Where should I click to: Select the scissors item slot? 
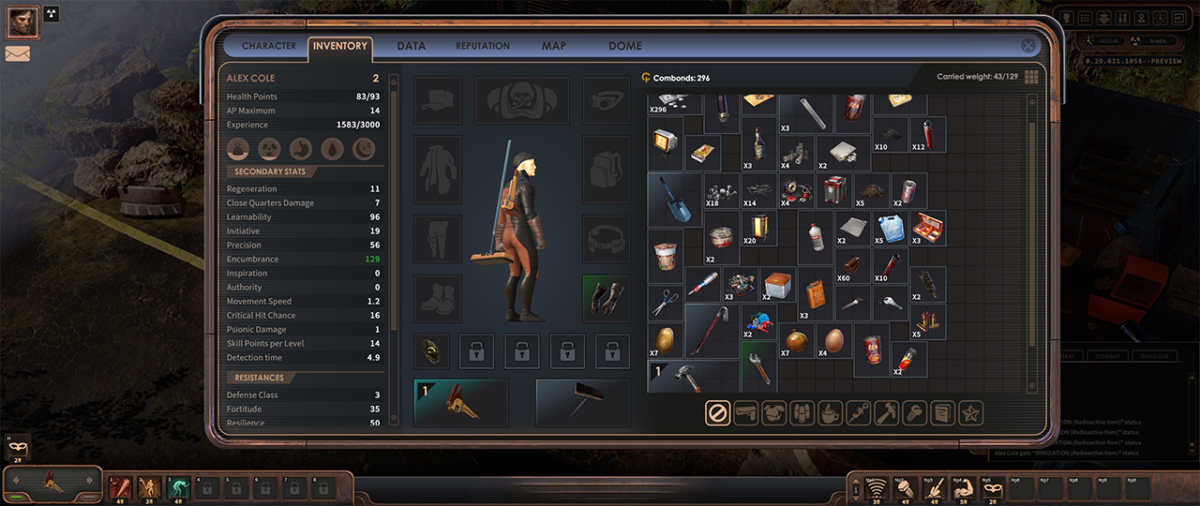664,302
